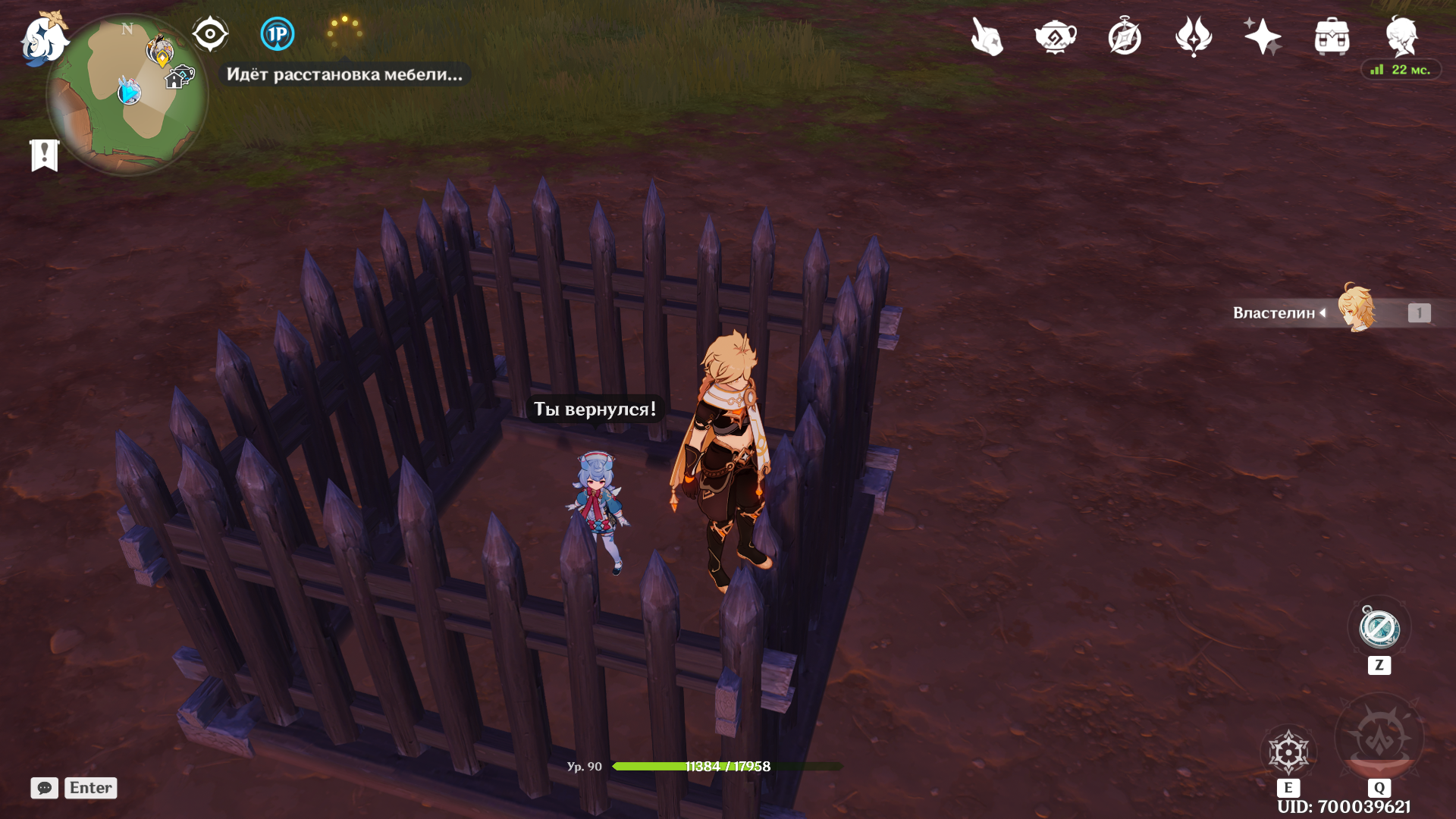The image size is (1456, 819).
Task: Open the chat speech bubble
Action: [45, 788]
